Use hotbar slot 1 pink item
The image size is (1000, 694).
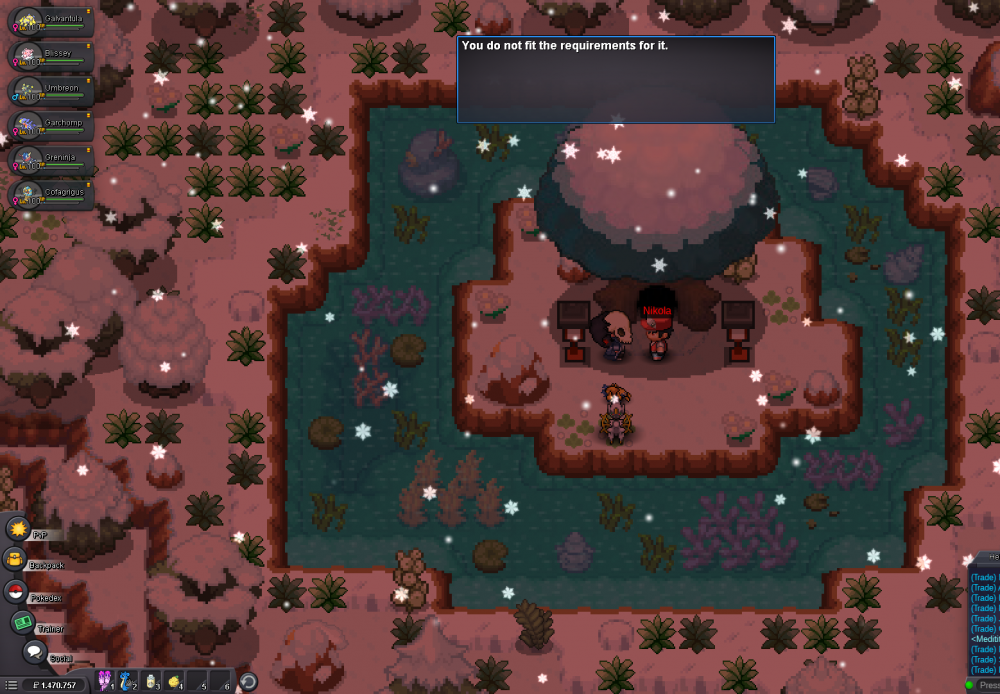pyautogui.click(x=106, y=682)
